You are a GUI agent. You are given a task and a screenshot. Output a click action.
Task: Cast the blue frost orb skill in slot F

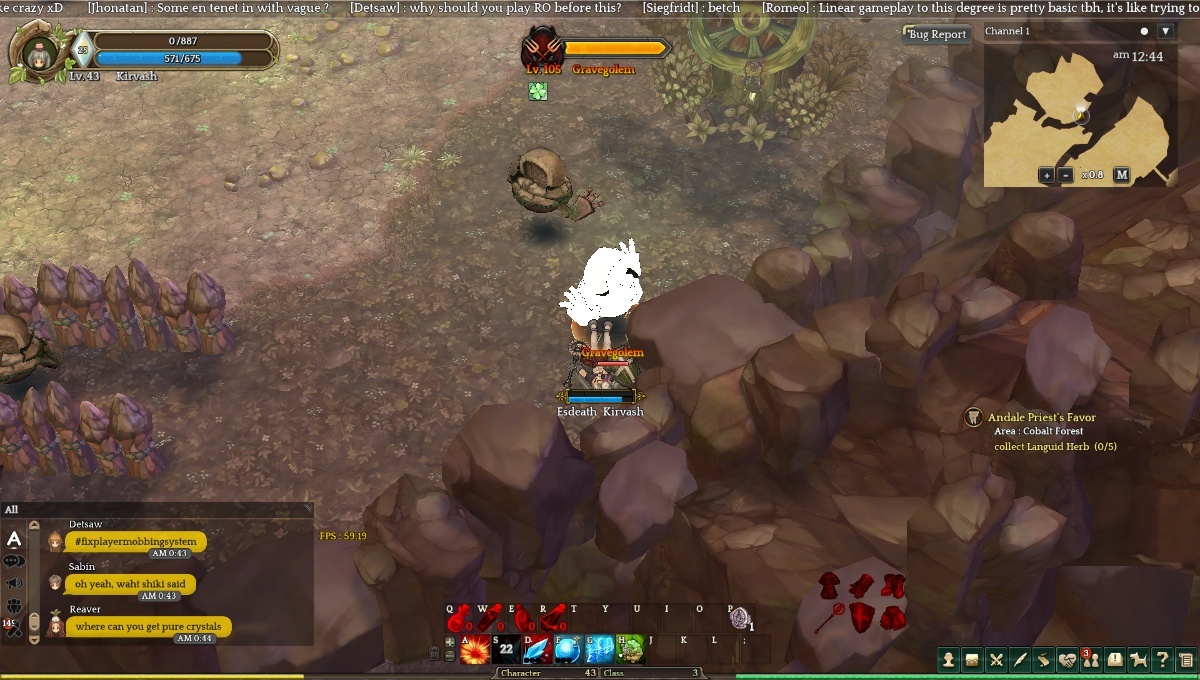[x=568, y=649]
